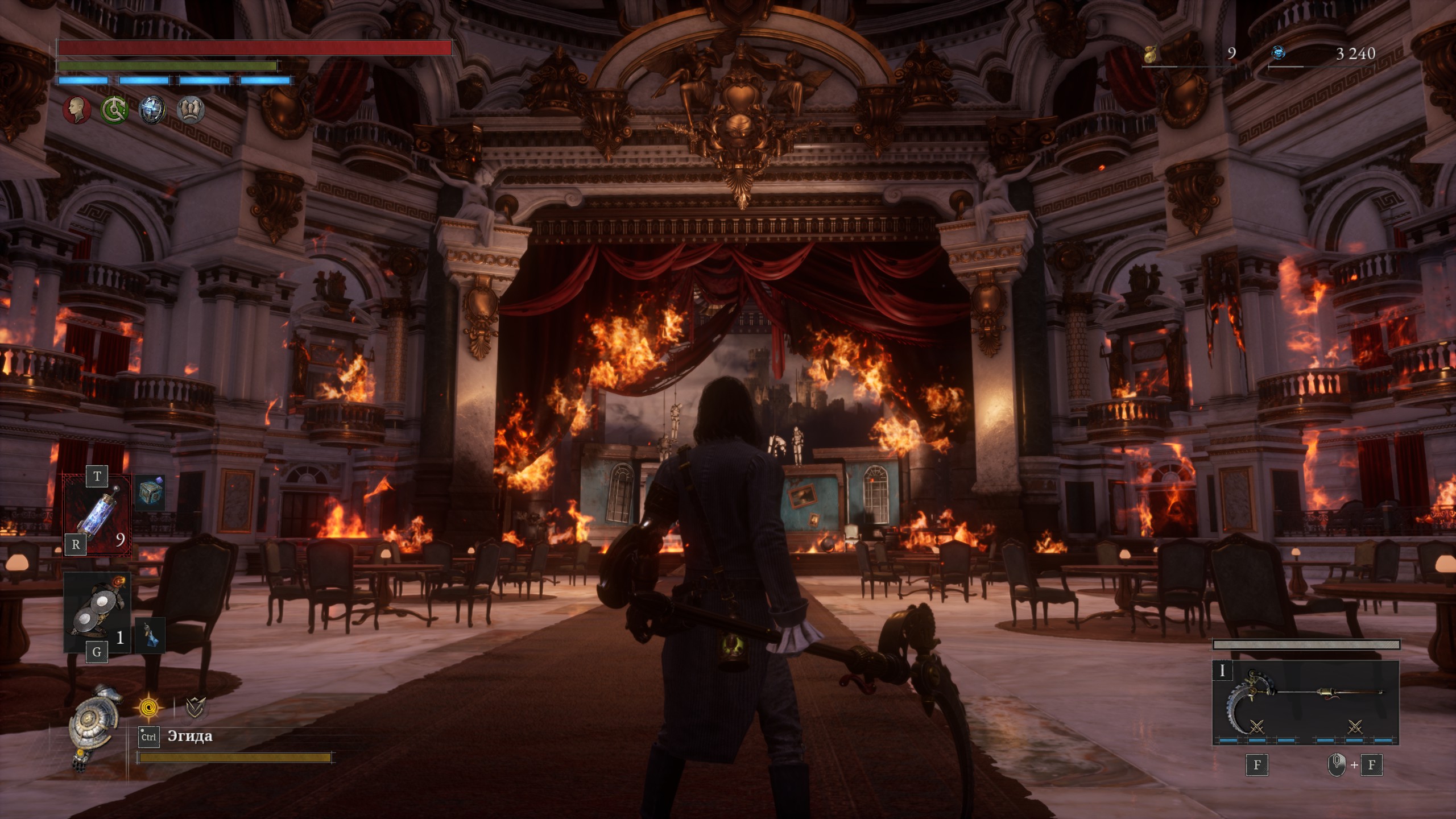Select the small blue bottle item slot
Viewport: 1456px width, 819px height.
[x=150, y=635]
